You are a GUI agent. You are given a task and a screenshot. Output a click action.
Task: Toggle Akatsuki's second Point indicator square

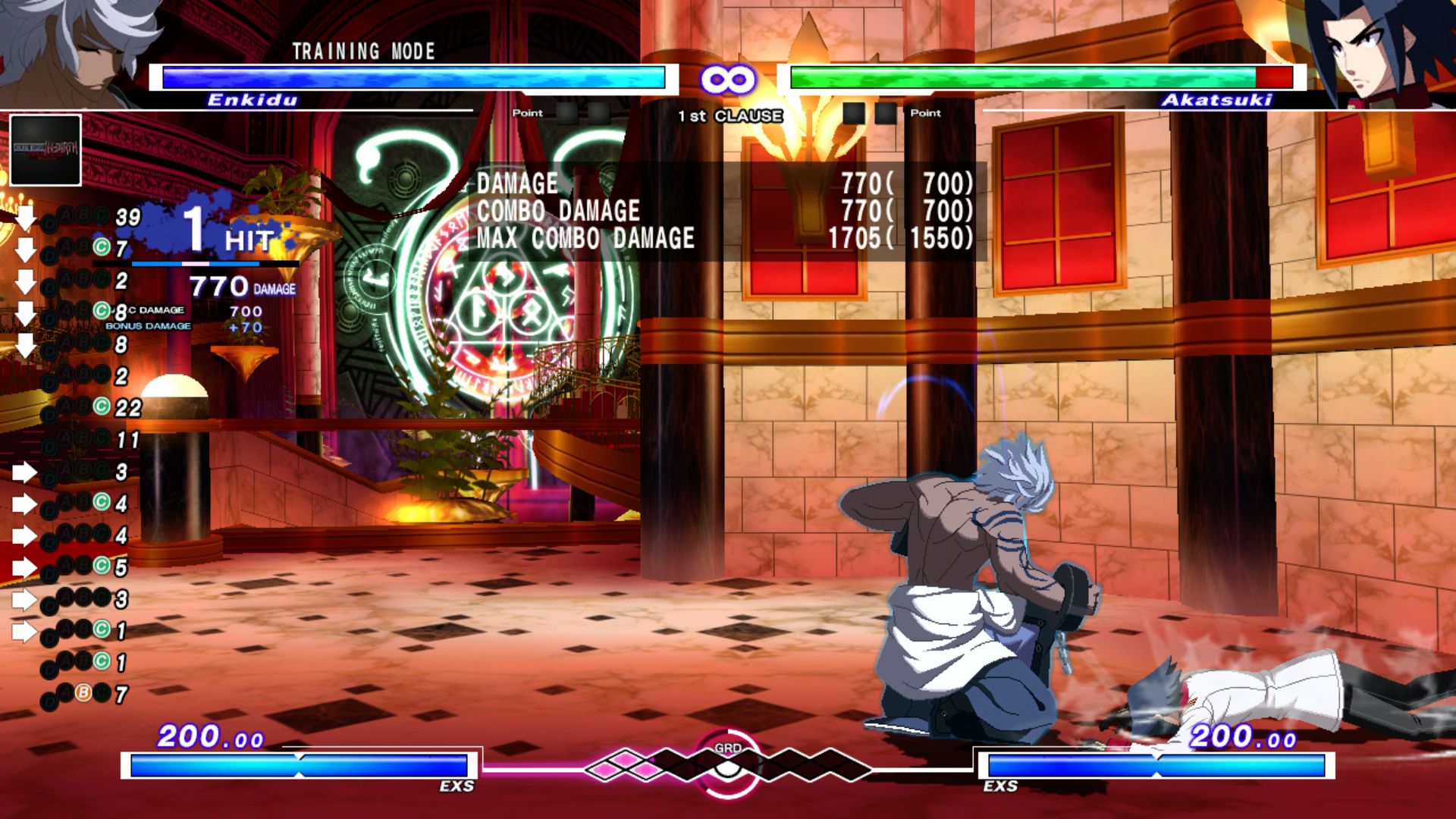coord(886,113)
